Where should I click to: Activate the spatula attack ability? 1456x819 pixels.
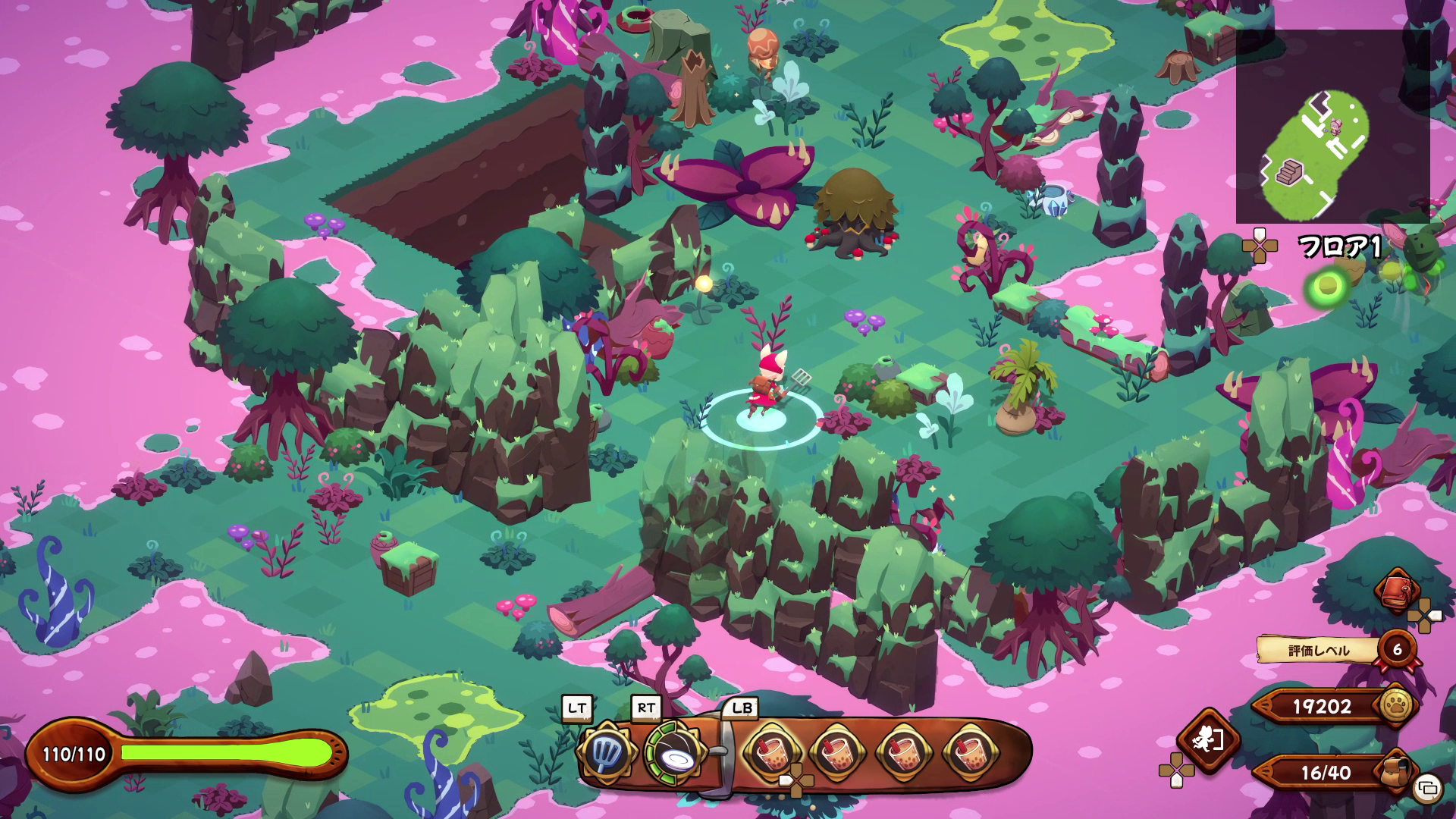(x=604, y=752)
